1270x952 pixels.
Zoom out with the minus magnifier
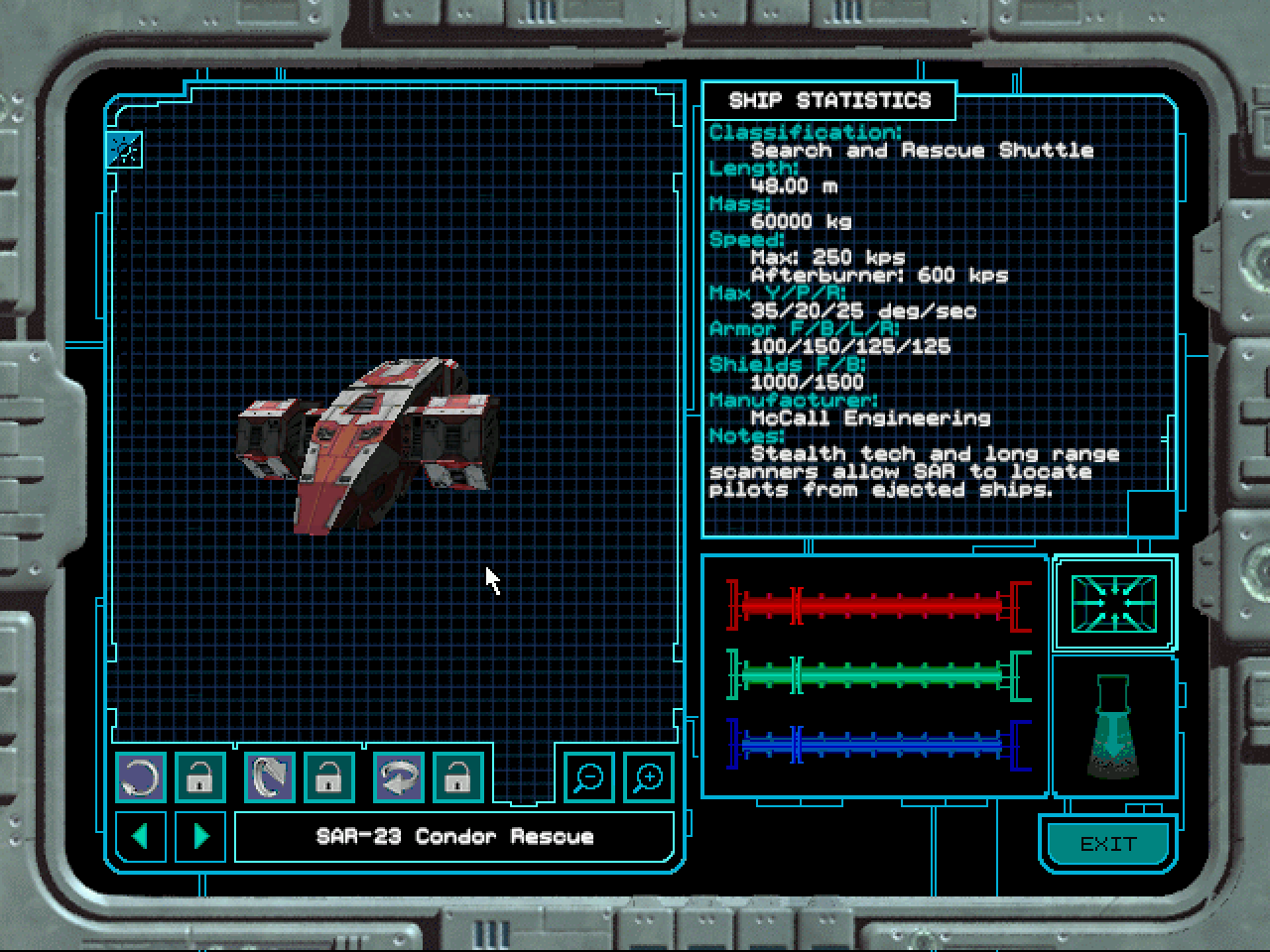click(589, 776)
